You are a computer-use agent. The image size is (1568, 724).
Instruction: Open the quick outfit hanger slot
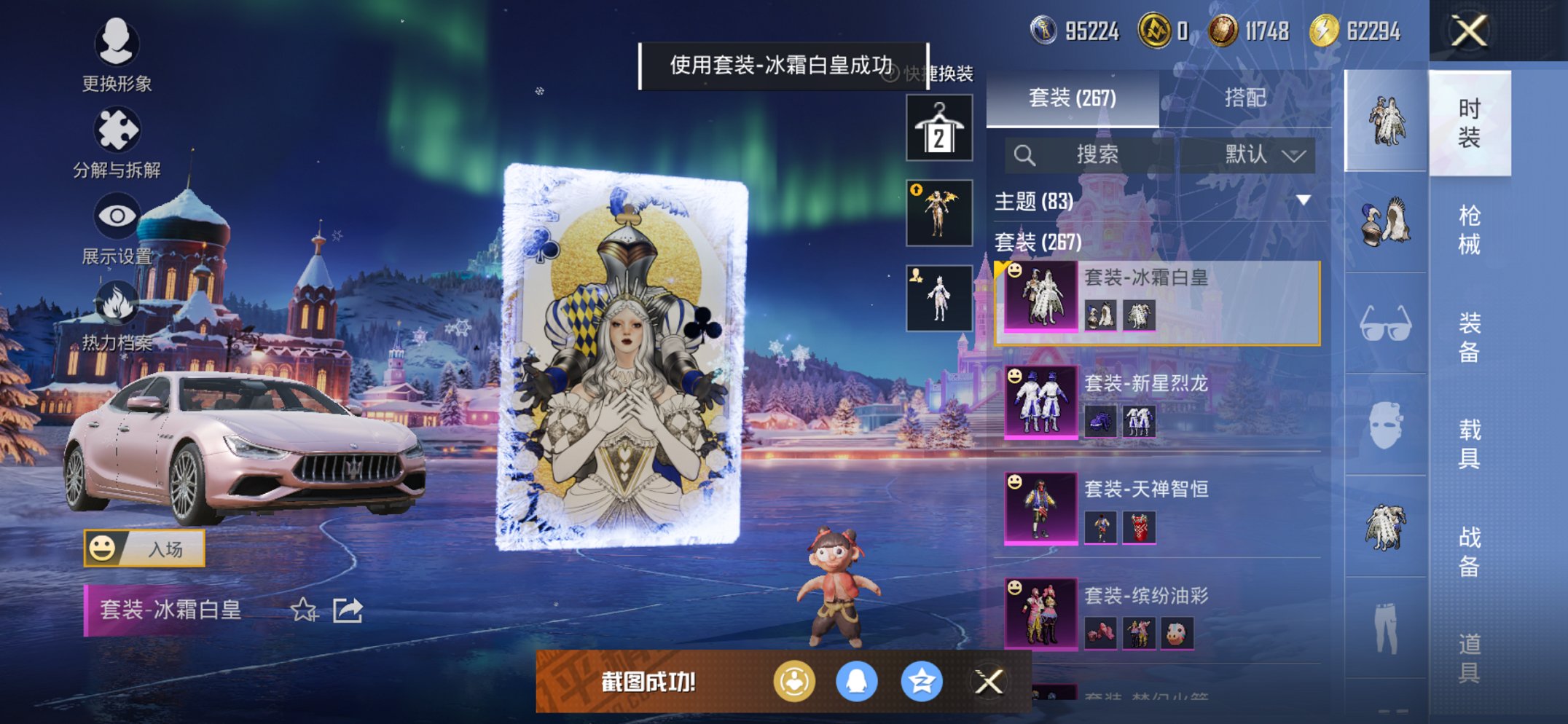(x=938, y=125)
